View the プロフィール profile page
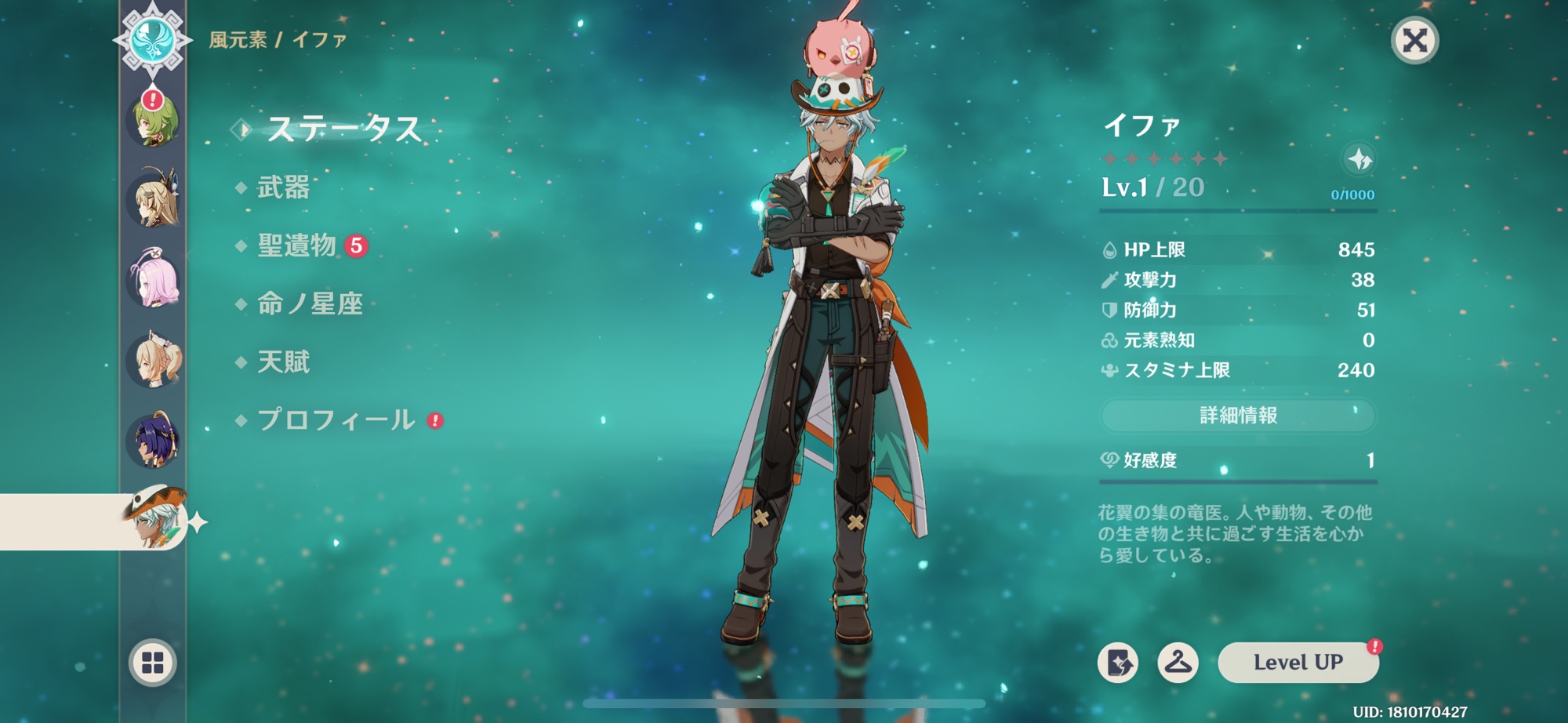1568x723 pixels. tap(336, 420)
